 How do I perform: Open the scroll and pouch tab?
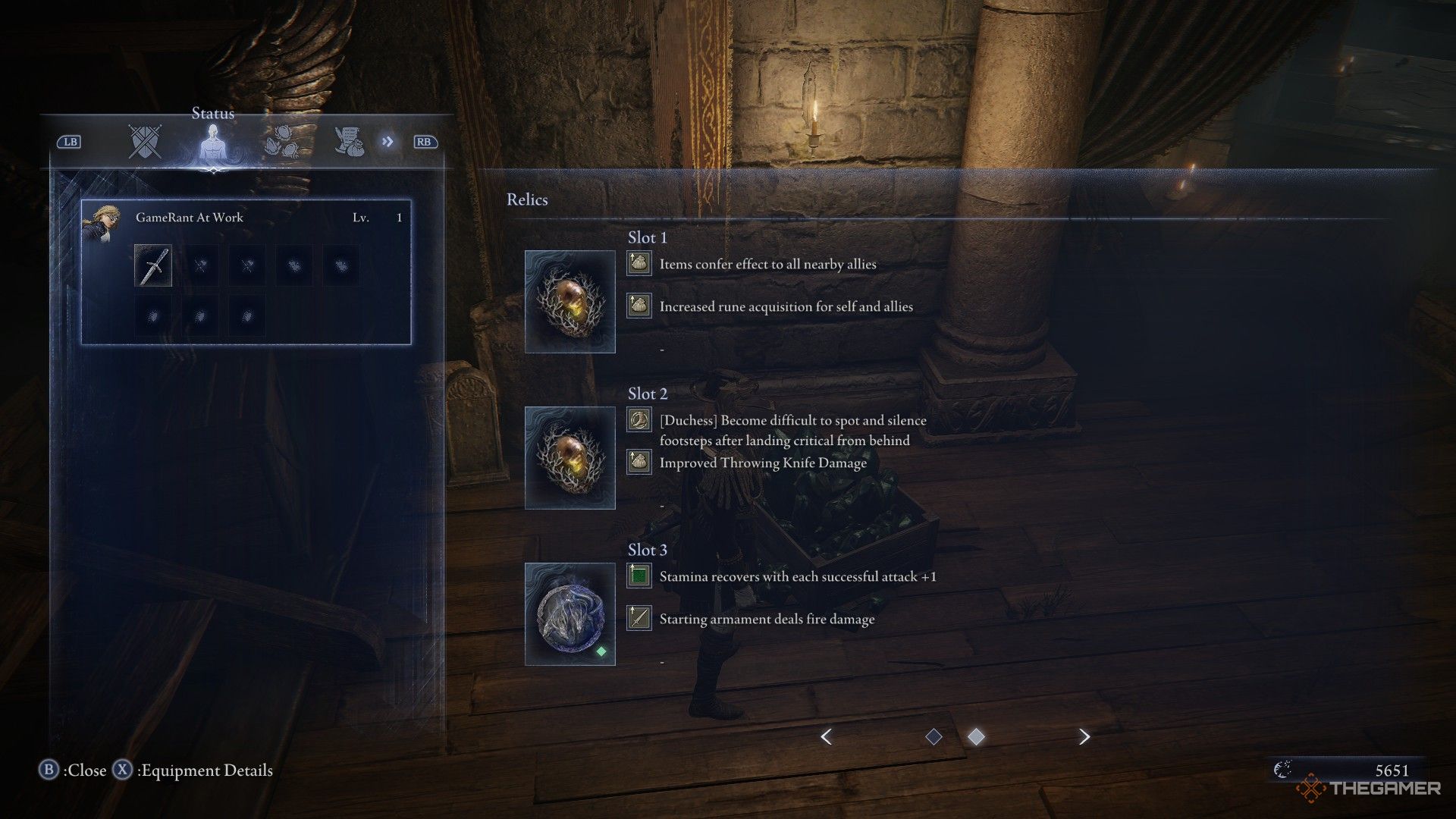349,142
